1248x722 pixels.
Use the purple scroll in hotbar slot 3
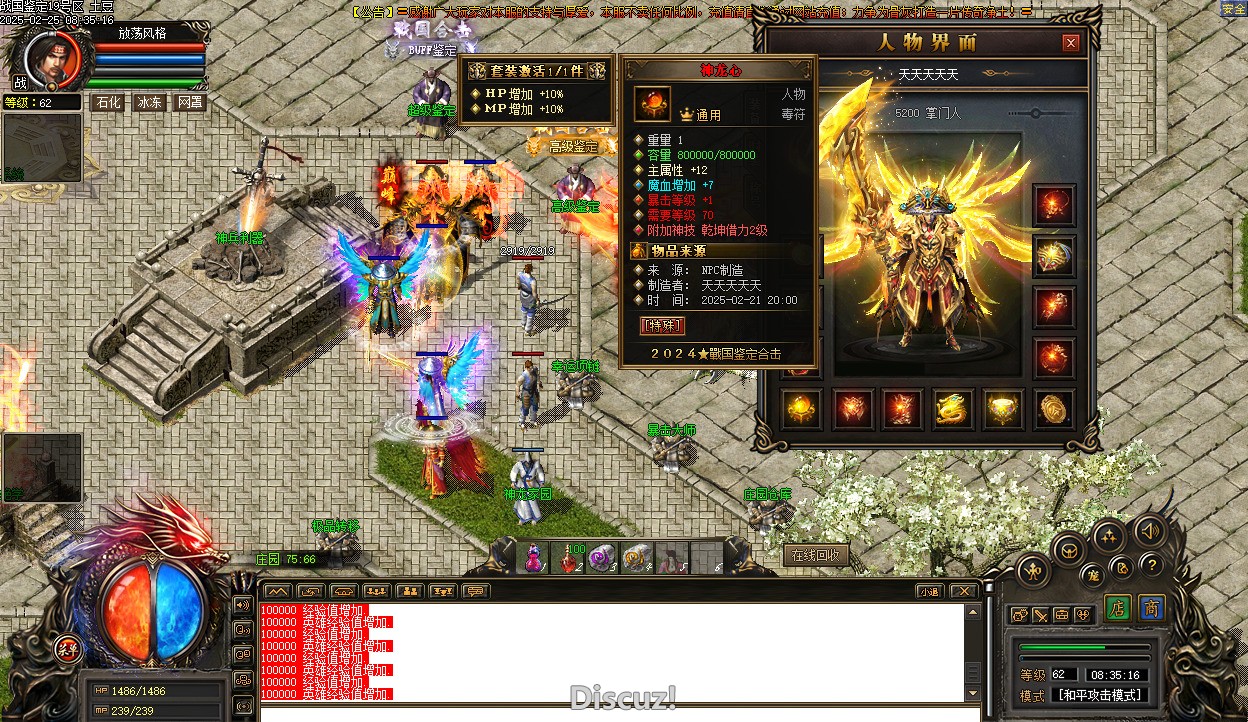coord(603,558)
